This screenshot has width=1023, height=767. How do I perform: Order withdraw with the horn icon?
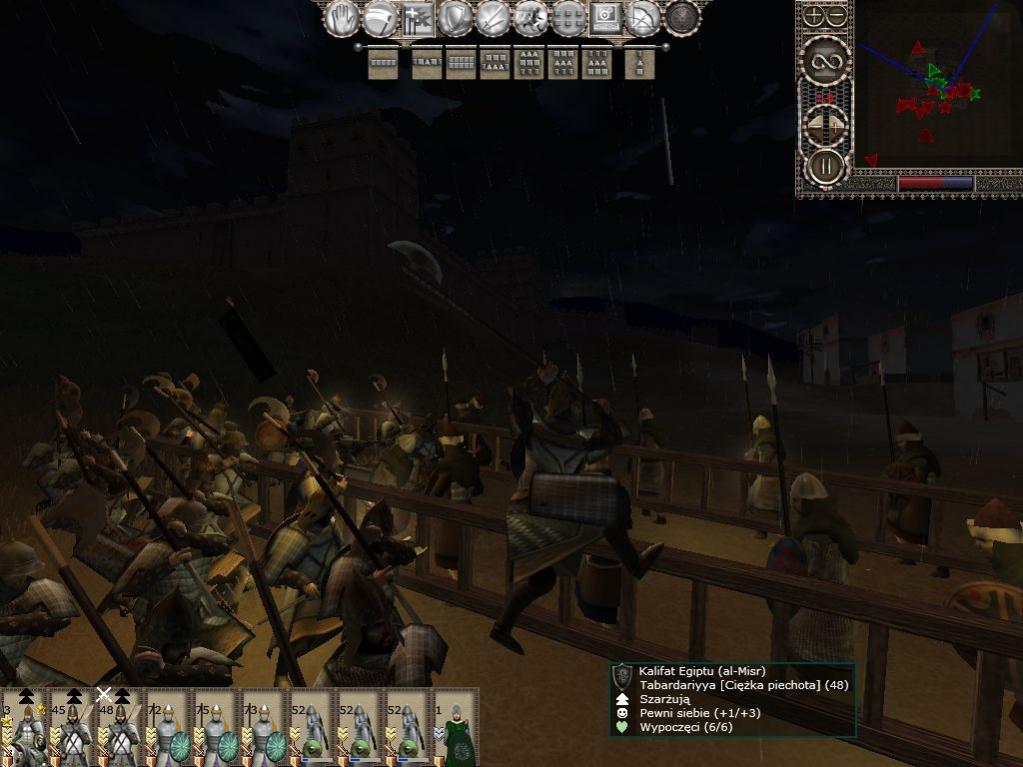click(380, 17)
